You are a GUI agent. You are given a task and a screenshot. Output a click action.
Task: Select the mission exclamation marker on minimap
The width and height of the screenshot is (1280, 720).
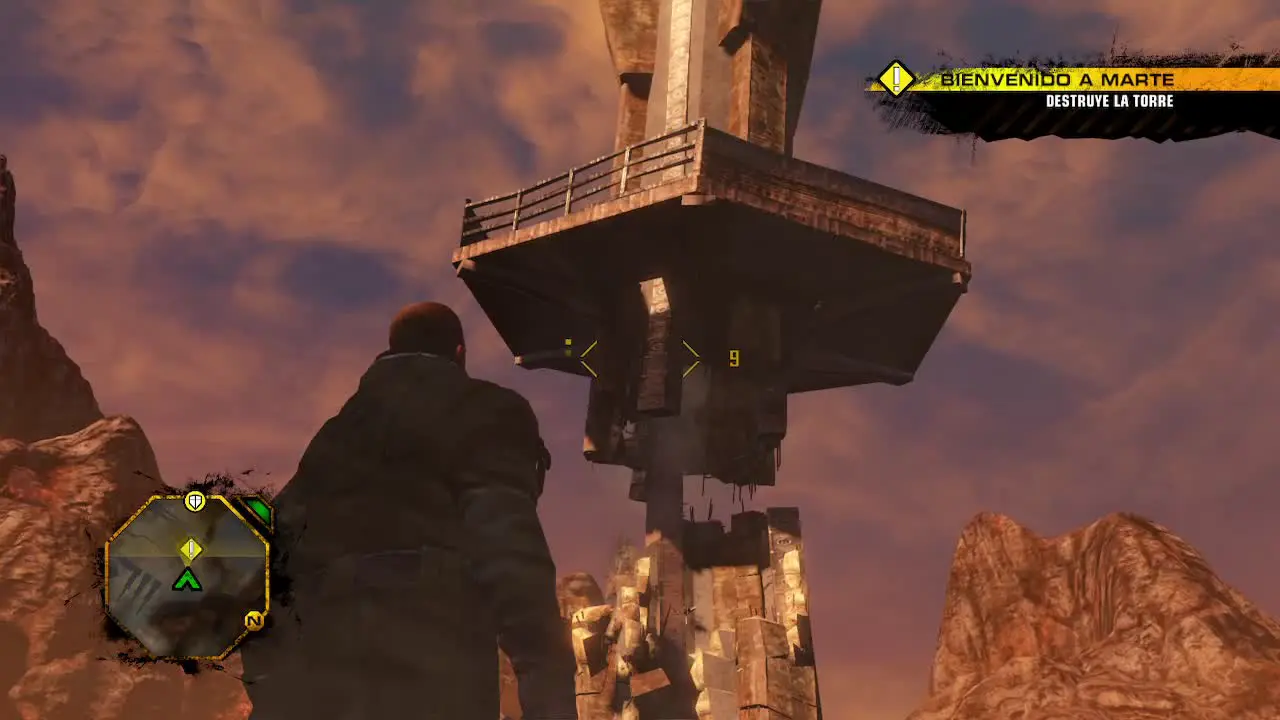190,549
